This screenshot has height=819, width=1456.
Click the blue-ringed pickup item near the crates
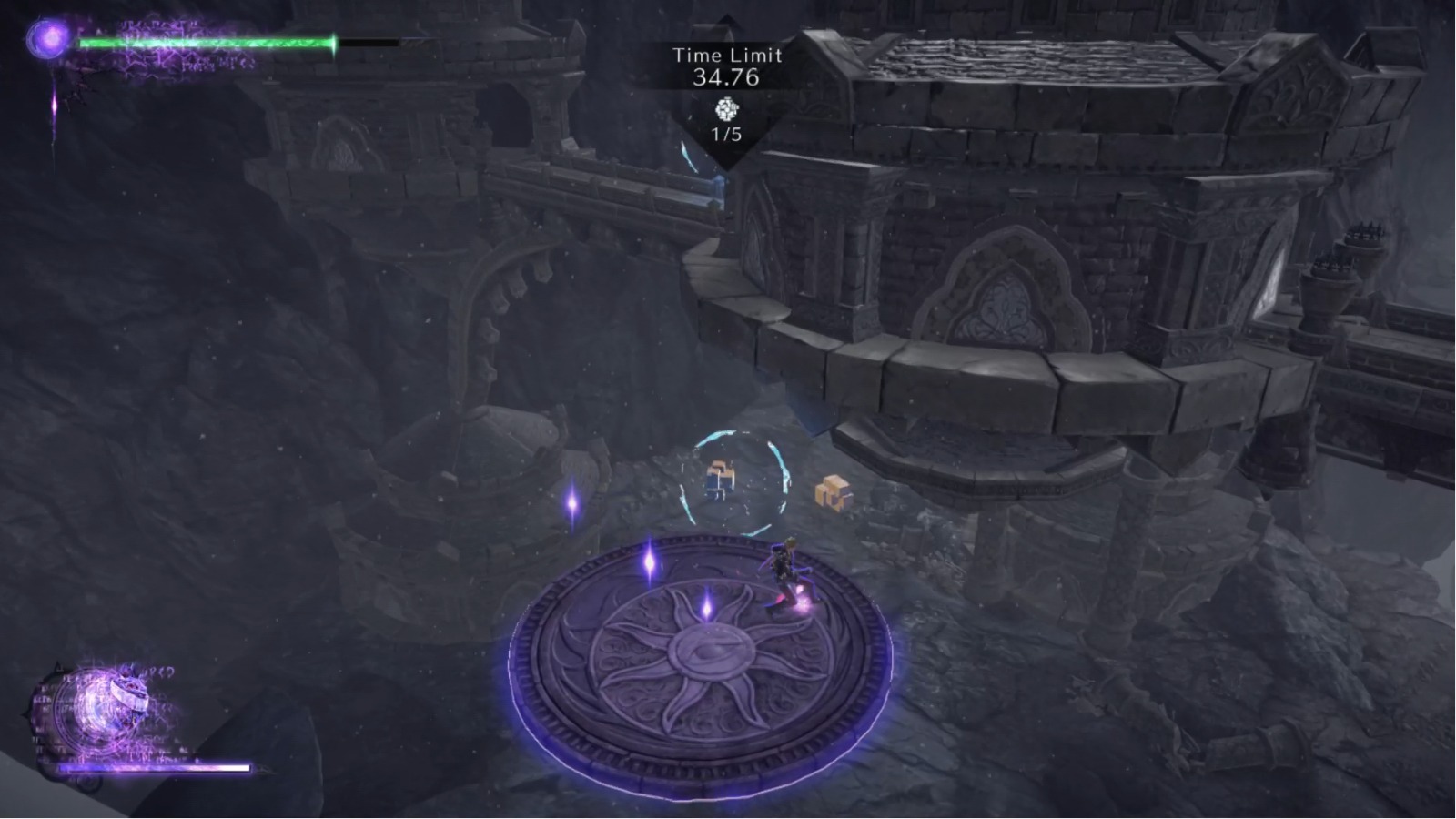click(x=718, y=477)
